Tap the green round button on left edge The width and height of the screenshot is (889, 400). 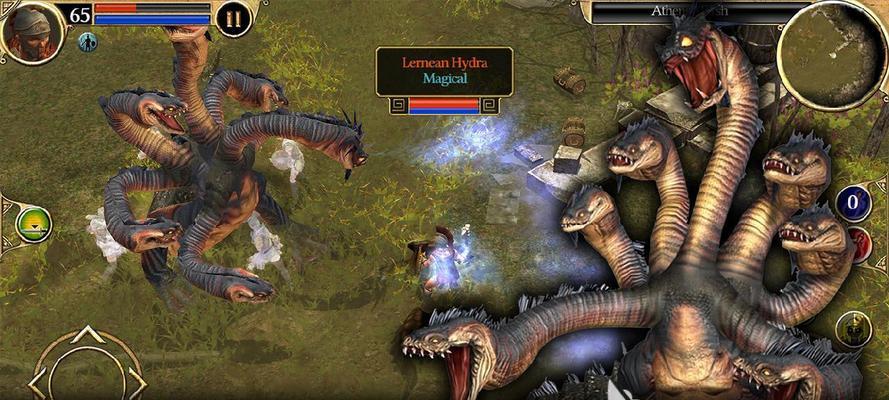pyautogui.click(x=34, y=224)
